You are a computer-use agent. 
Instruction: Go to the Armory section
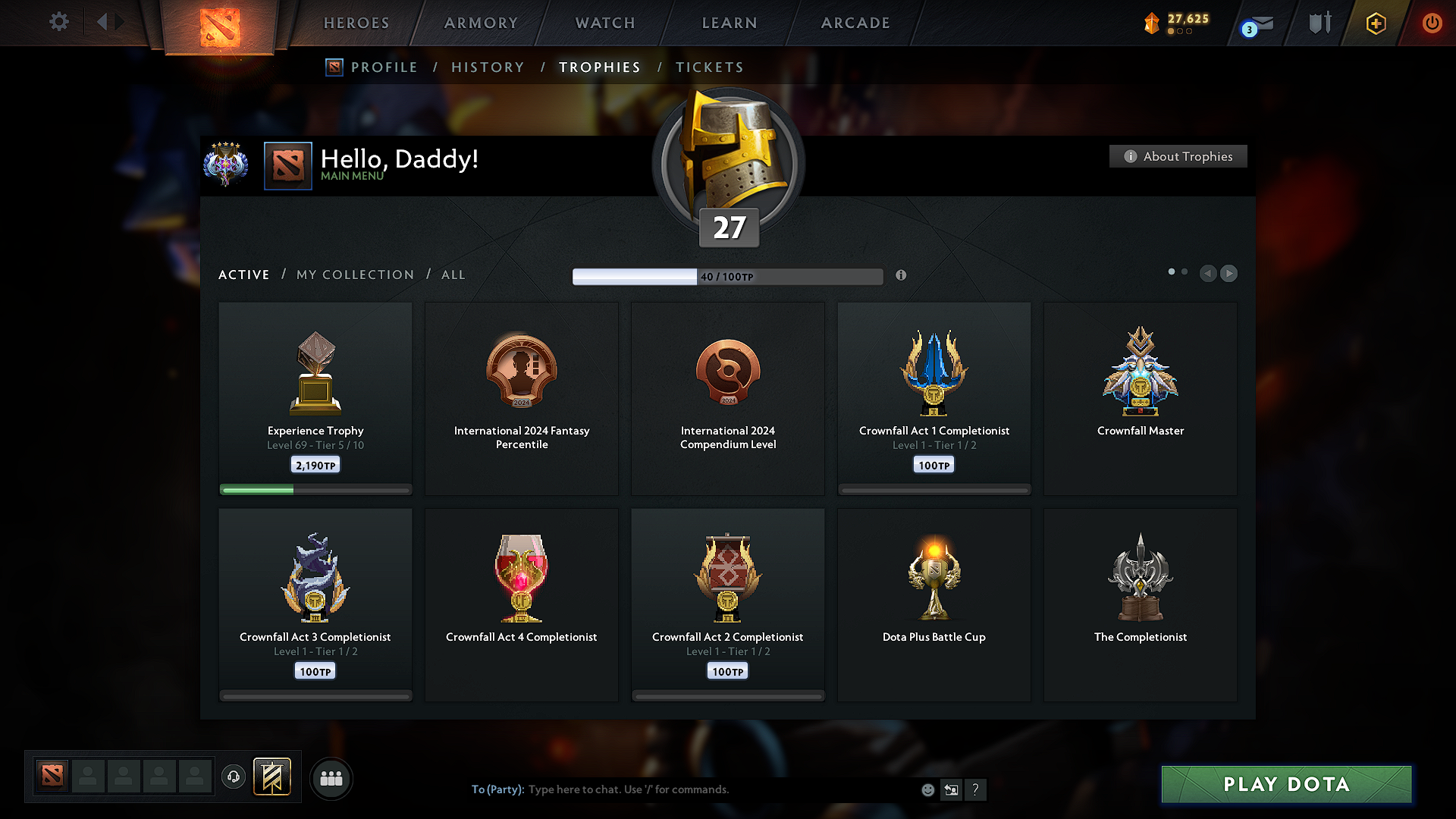click(481, 23)
